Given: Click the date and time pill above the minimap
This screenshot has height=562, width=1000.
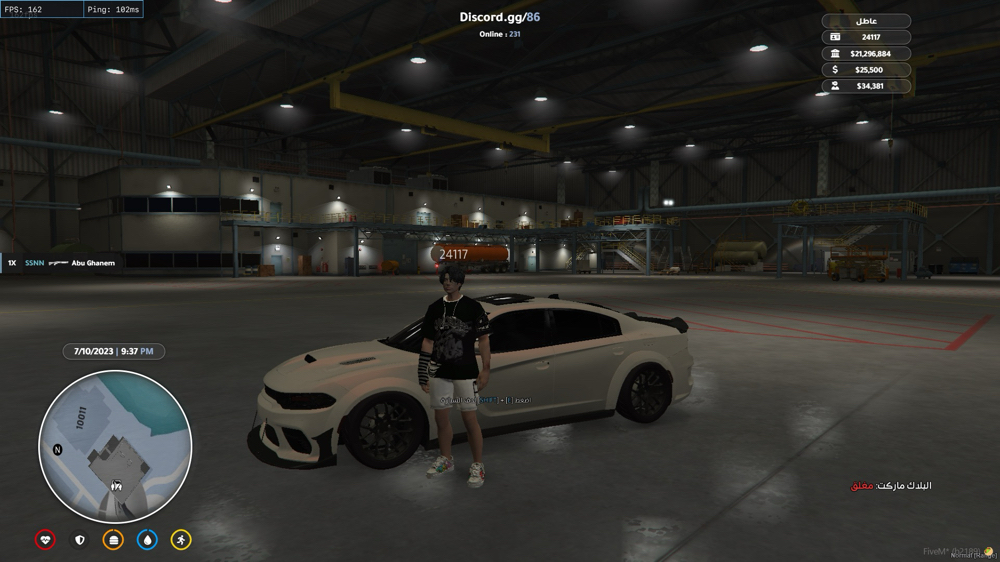Looking at the screenshot, I should click(x=113, y=352).
